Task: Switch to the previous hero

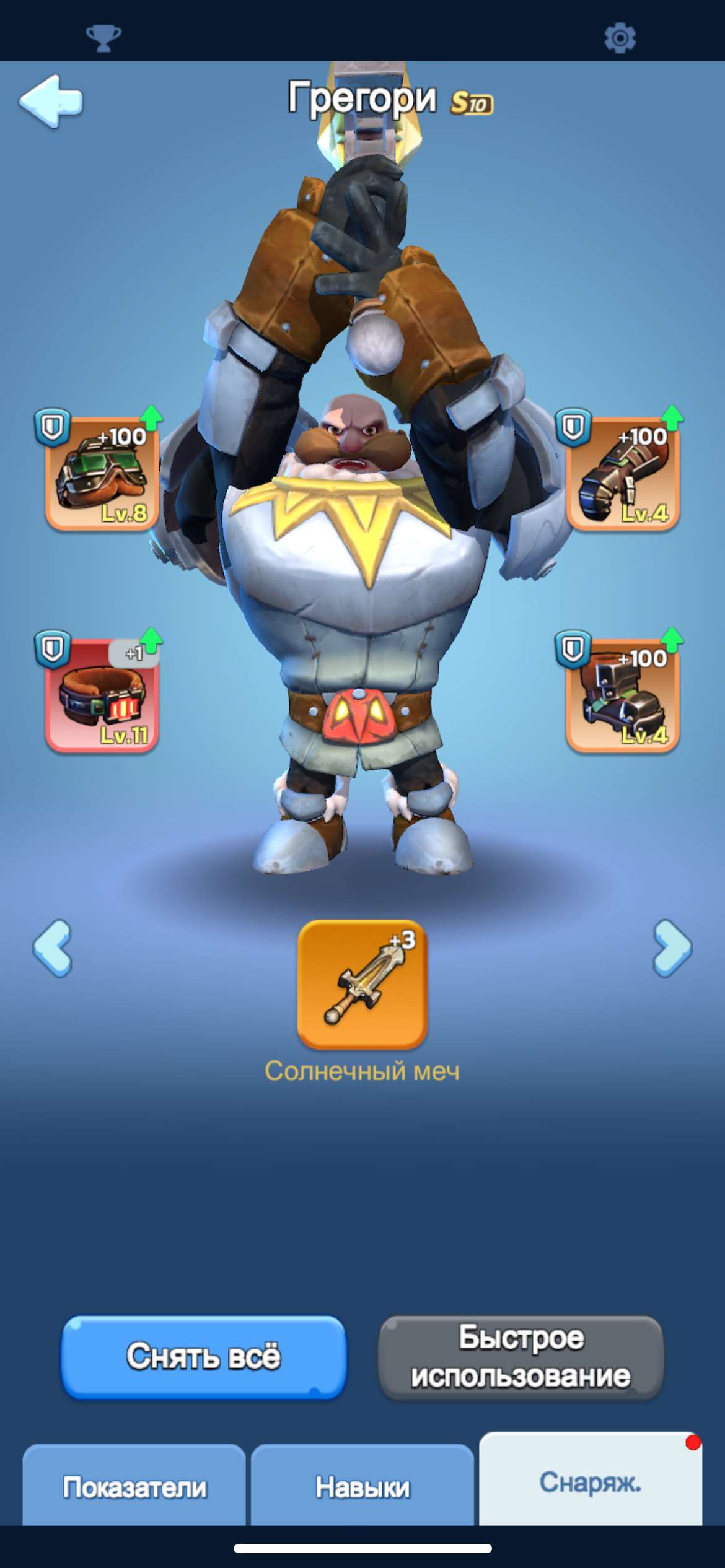Action: click(x=53, y=948)
